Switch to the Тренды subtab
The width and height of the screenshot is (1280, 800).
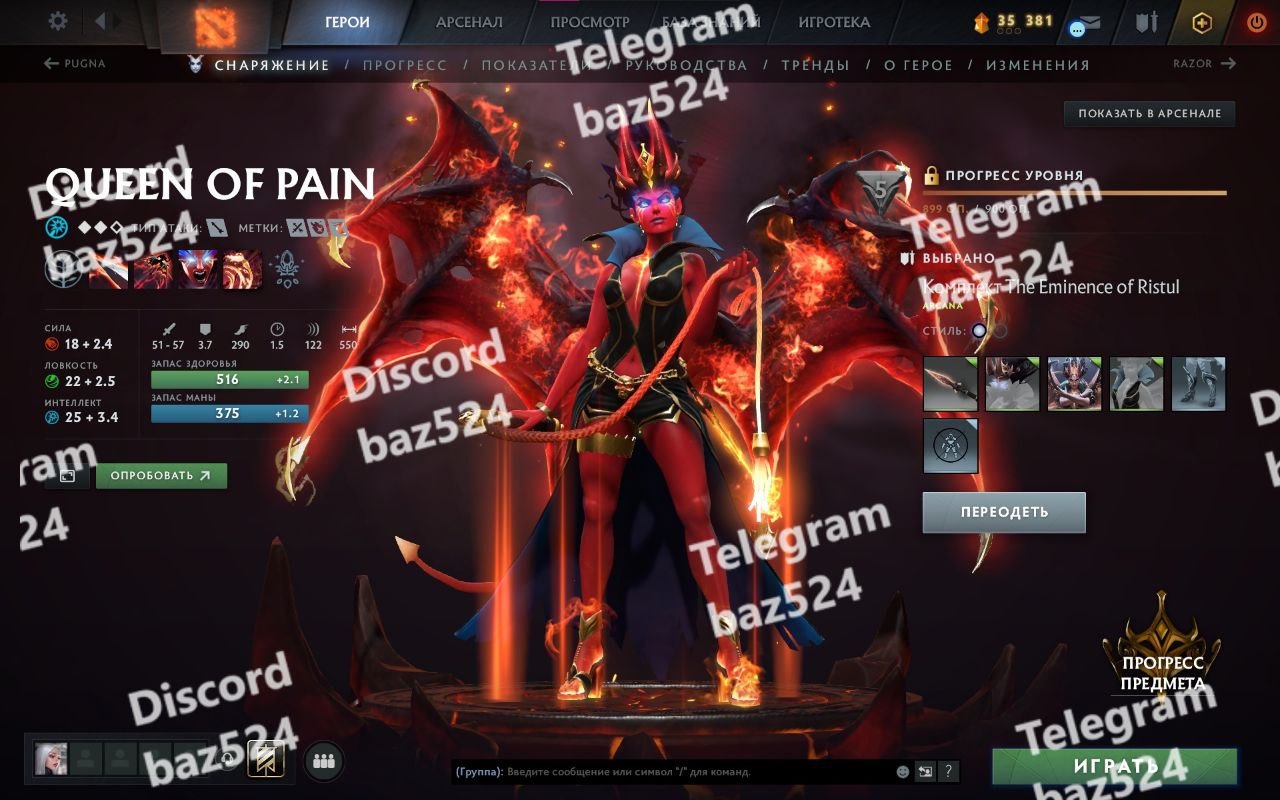click(x=815, y=65)
